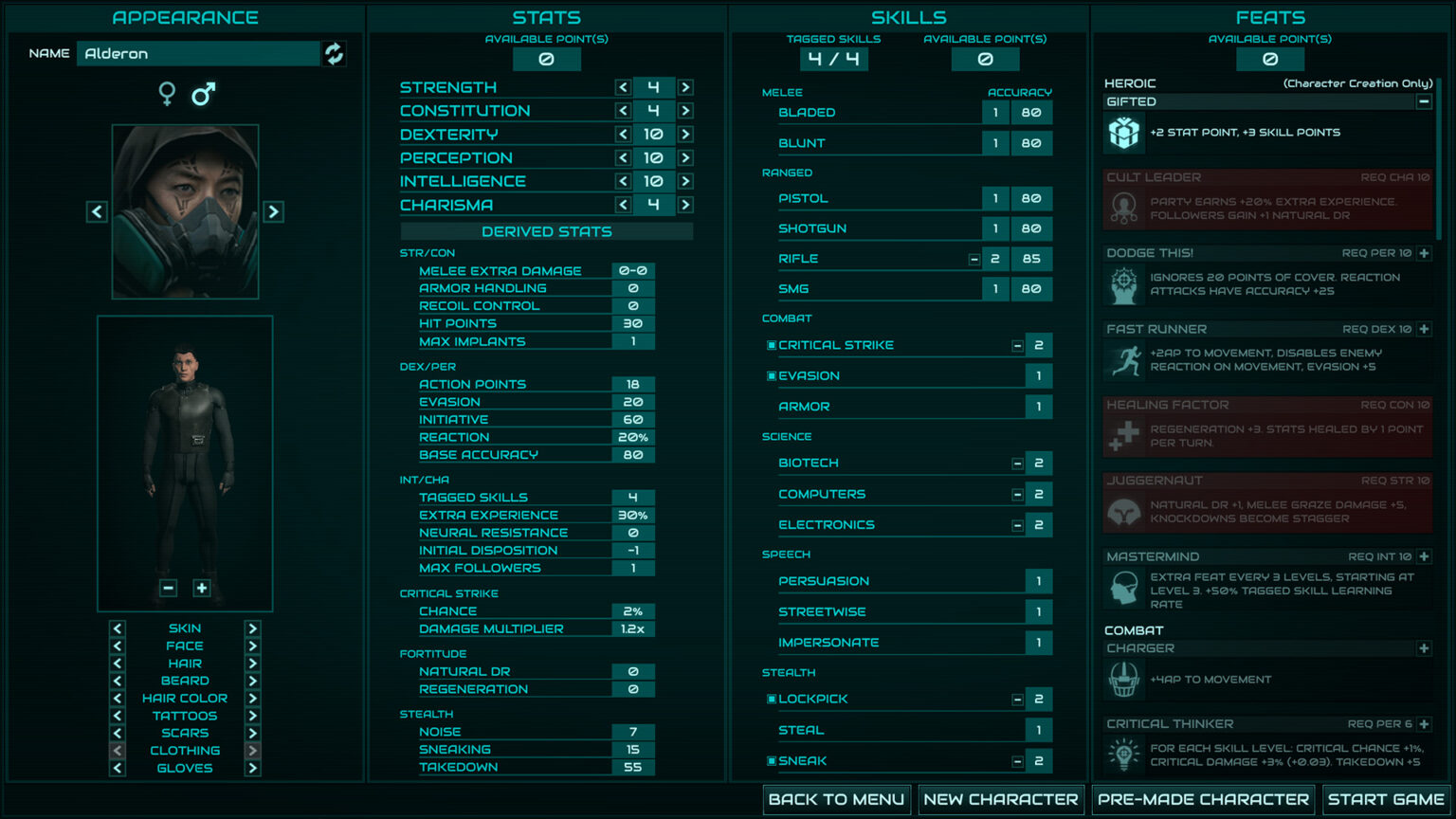Screen dimensions: 1456x819
Task: Click the Dodge This brain-target icon
Action: [1123, 284]
